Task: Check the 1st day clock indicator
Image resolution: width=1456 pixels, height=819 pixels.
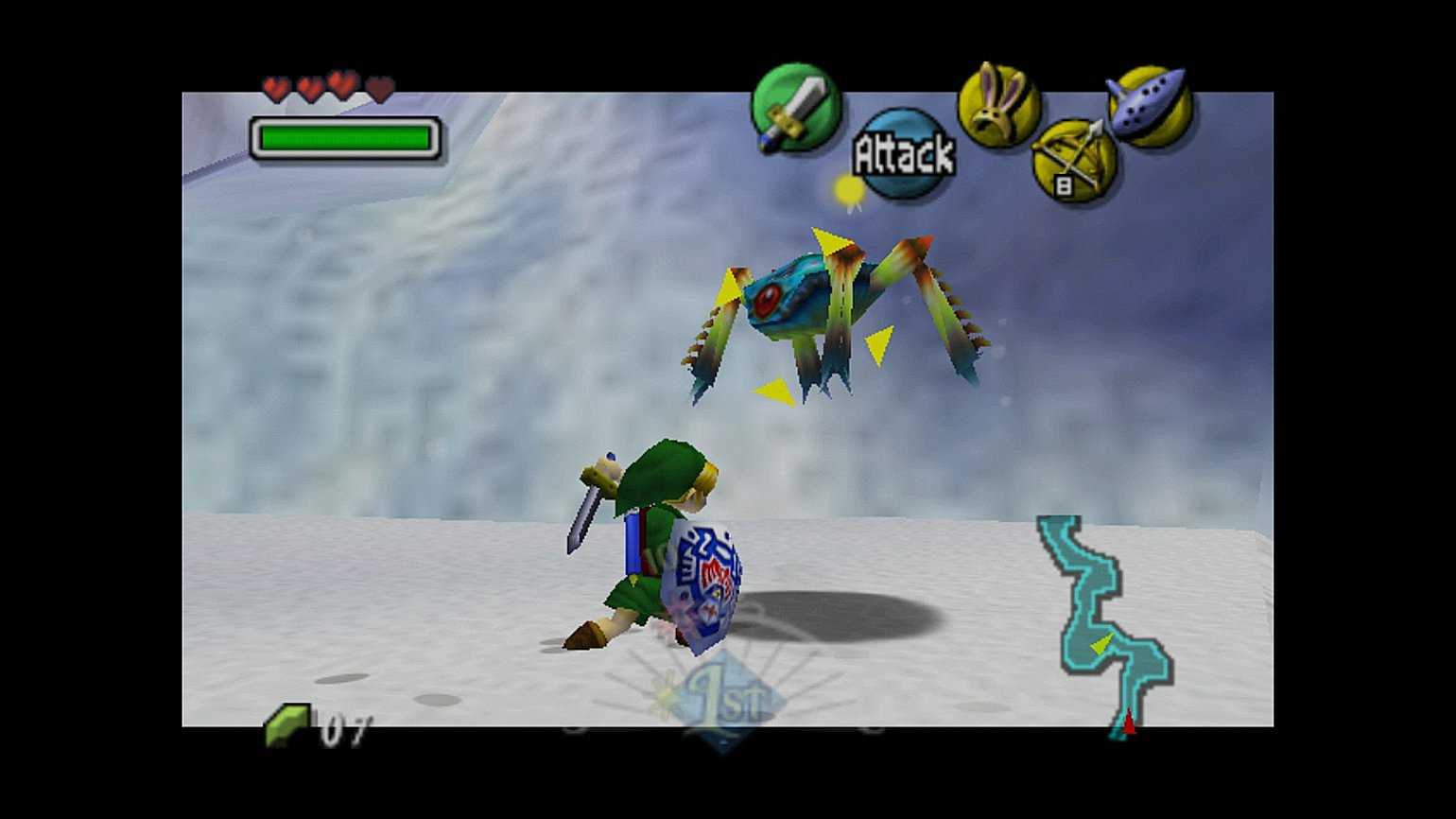Action: pos(725,702)
